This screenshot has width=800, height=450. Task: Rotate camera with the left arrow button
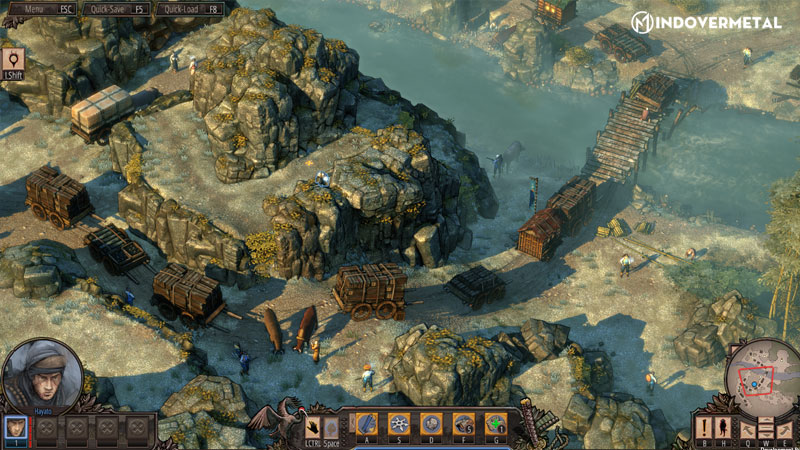click(748, 428)
